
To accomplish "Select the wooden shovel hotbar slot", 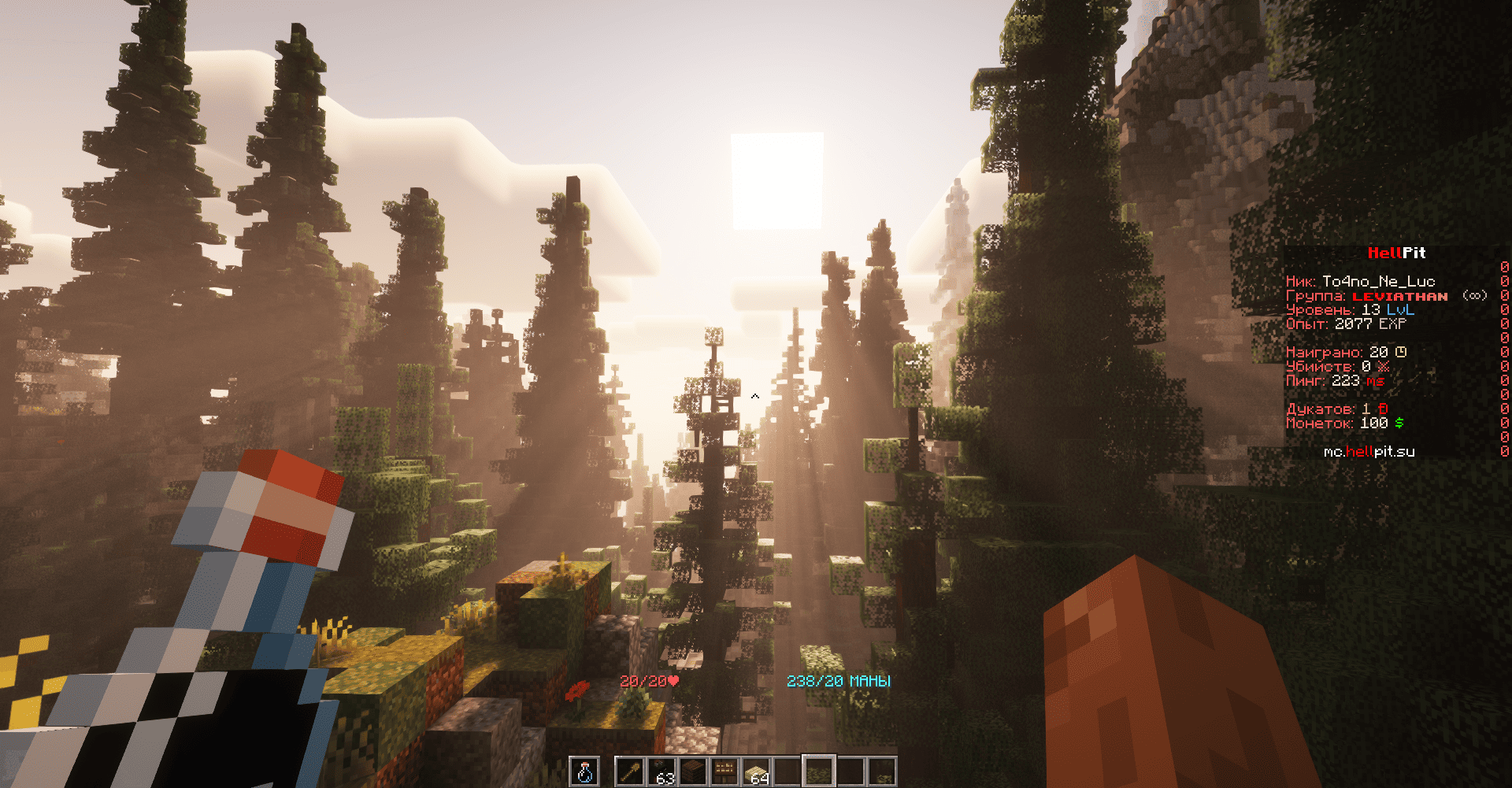I will (630, 771).
